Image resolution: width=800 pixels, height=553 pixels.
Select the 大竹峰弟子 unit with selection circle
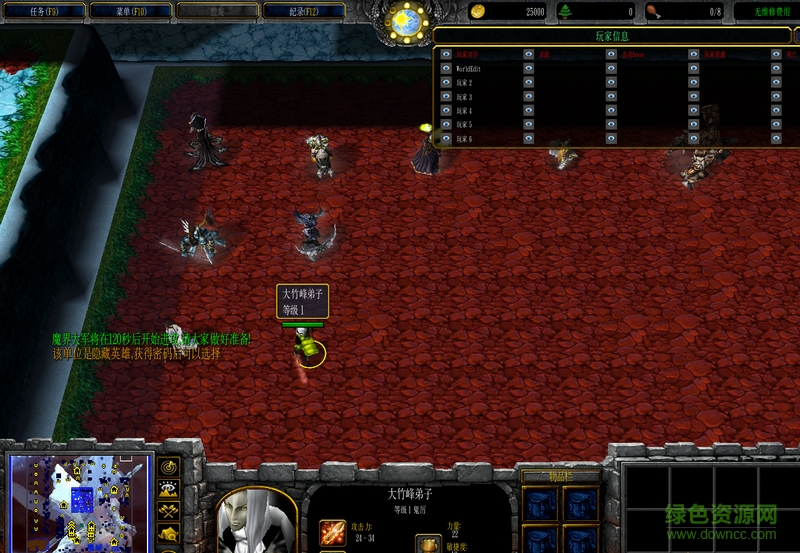pyautogui.click(x=309, y=349)
